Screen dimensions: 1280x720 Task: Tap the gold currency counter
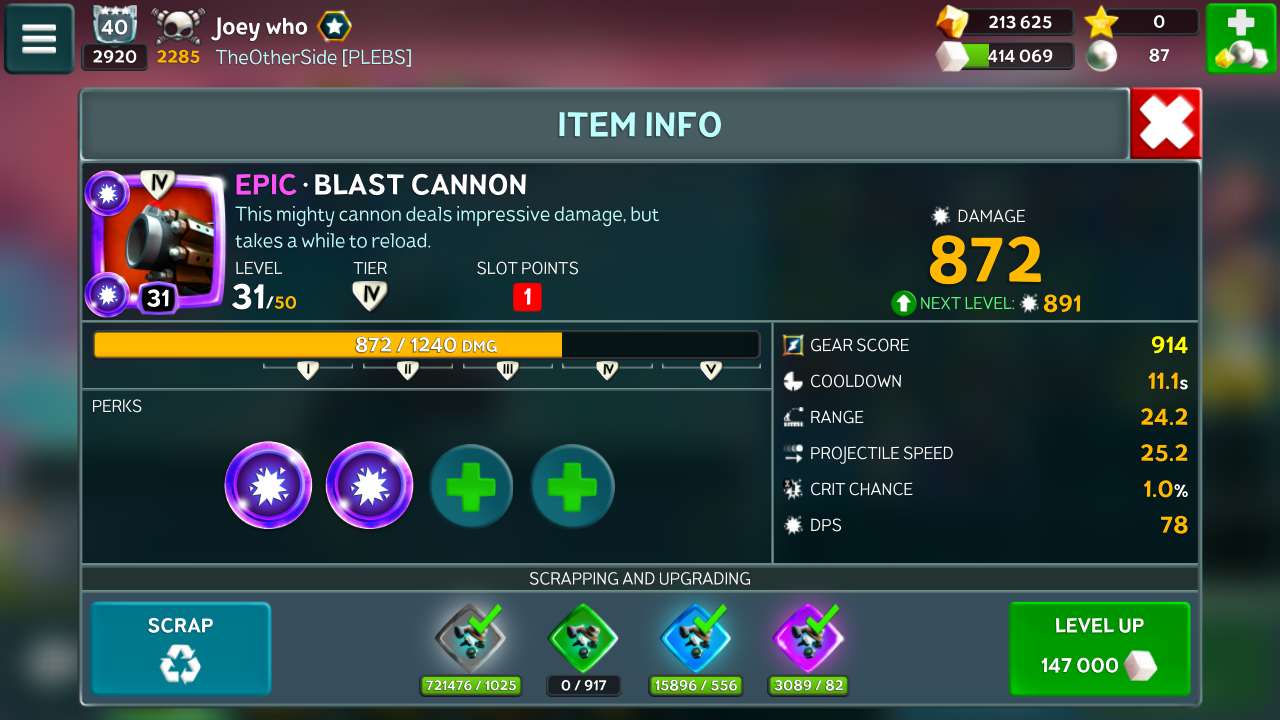(x=1005, y=22)
